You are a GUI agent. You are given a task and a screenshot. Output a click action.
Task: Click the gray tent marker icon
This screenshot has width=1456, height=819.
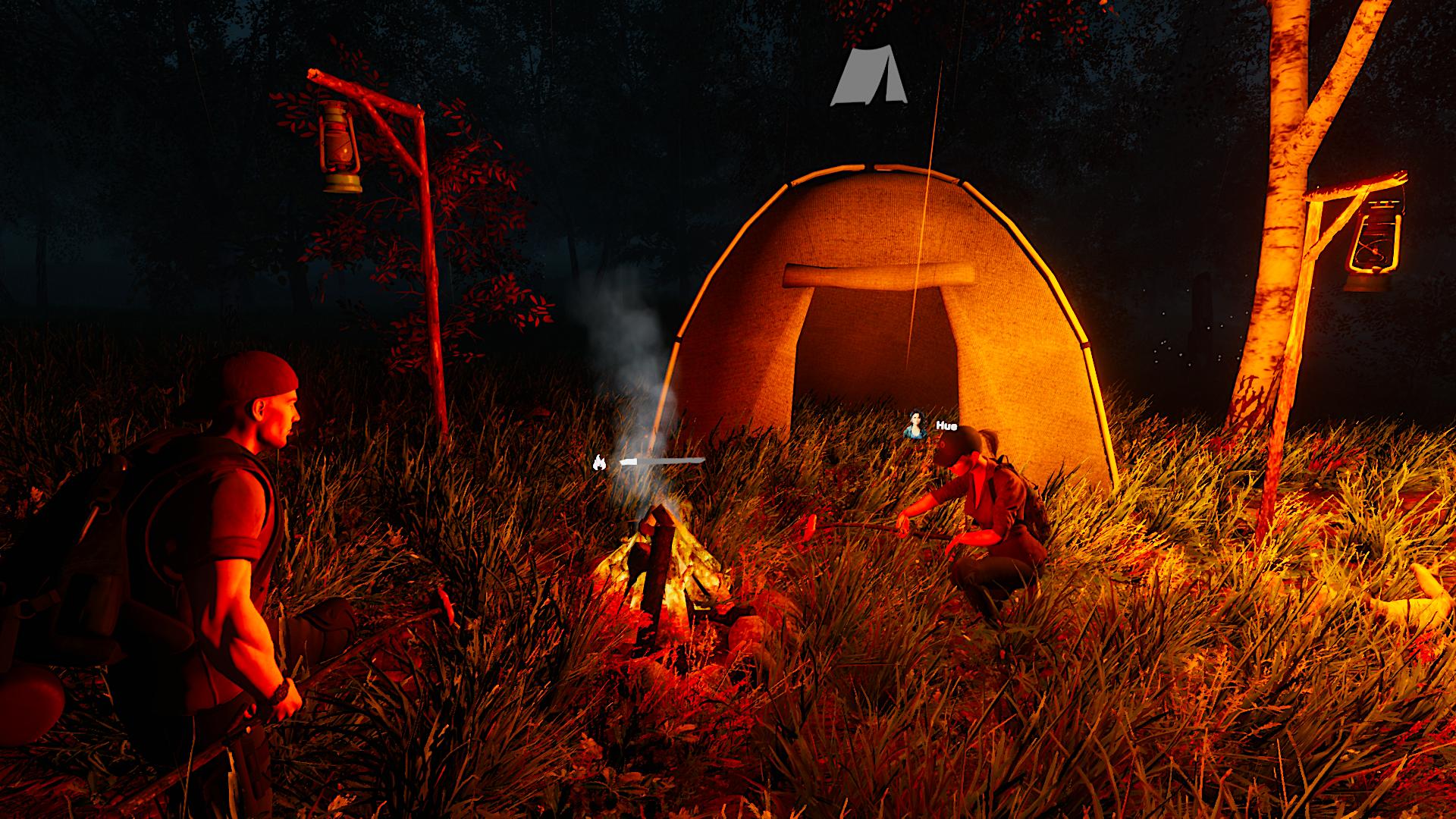[868, 77]
